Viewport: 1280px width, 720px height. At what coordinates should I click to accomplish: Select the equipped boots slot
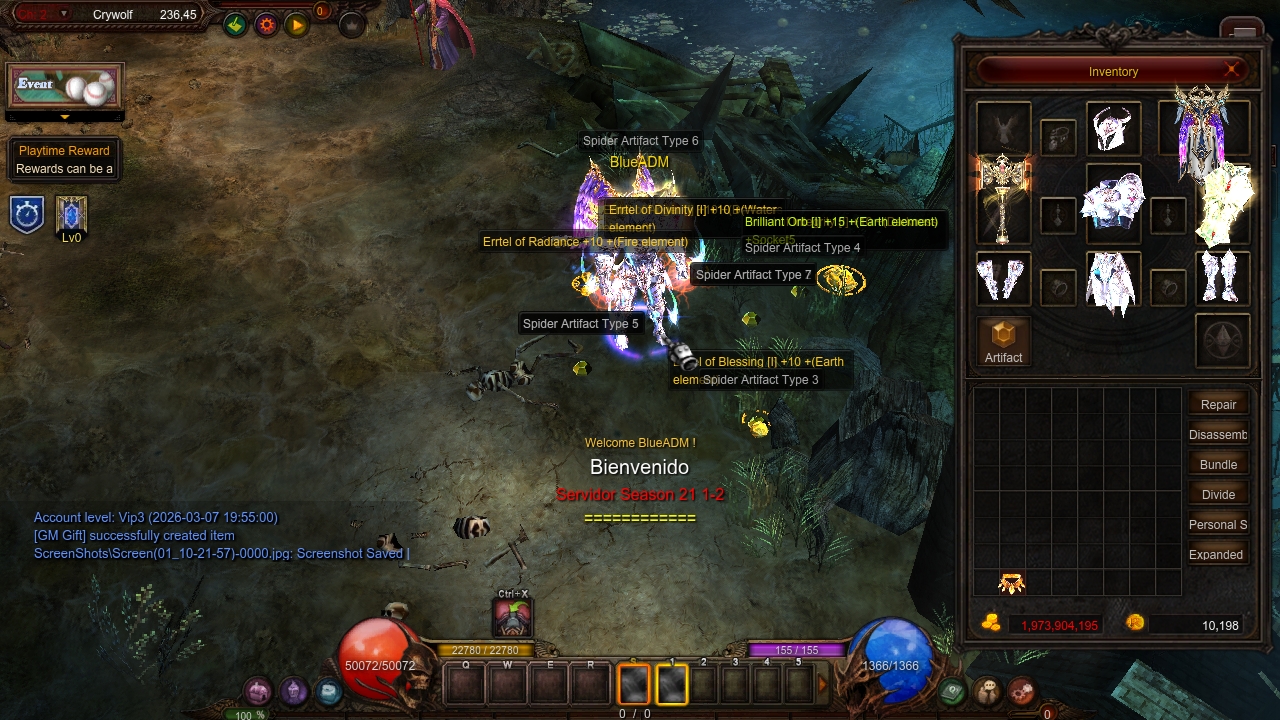1222,277
